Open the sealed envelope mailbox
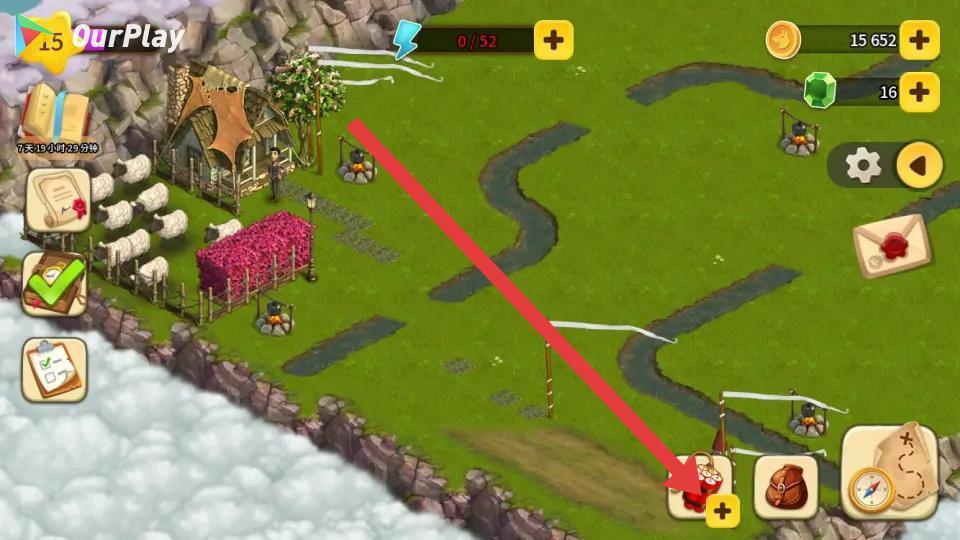960x540 pixels. pos(891,247)
